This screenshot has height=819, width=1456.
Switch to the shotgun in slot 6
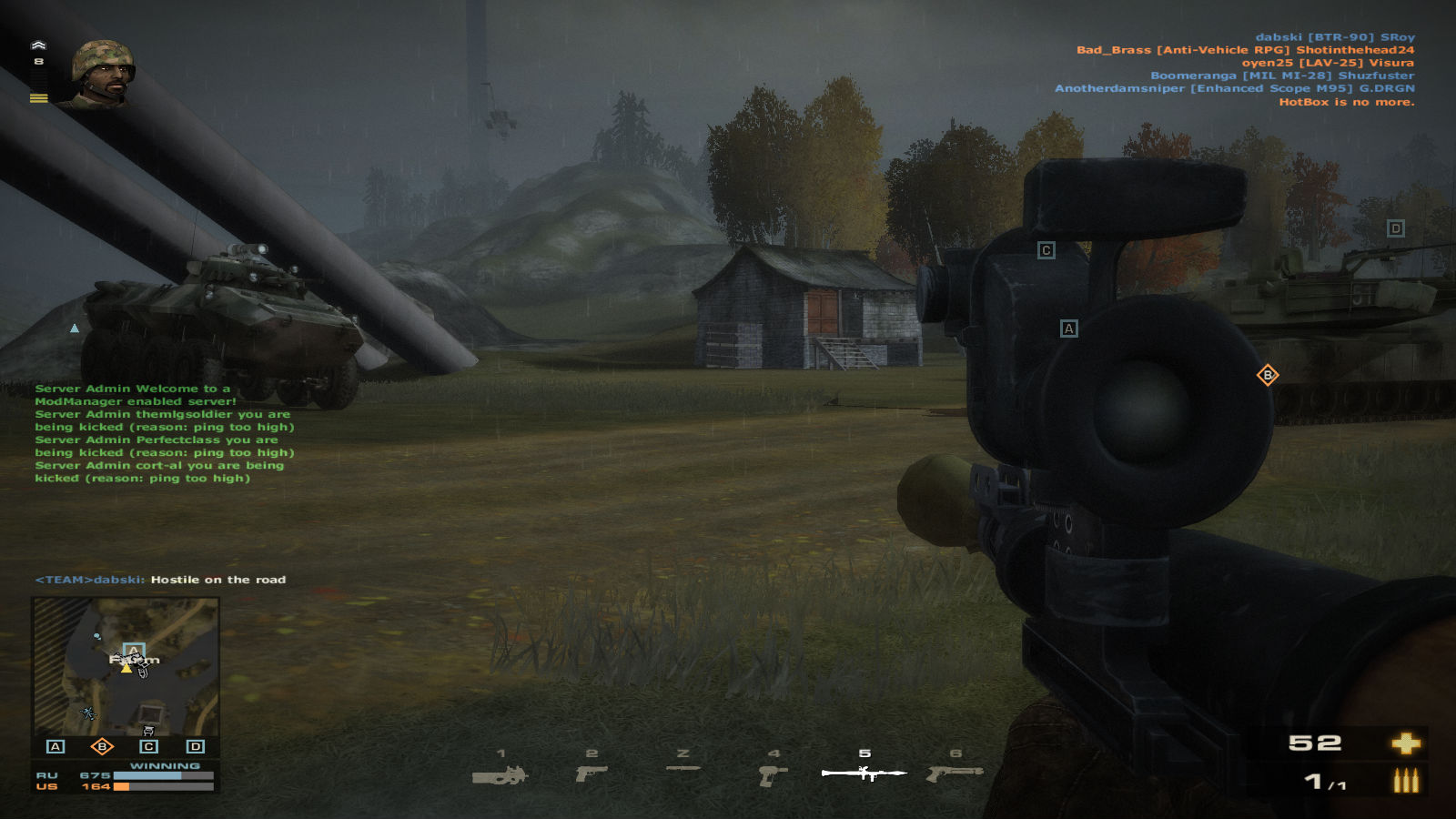955,773
